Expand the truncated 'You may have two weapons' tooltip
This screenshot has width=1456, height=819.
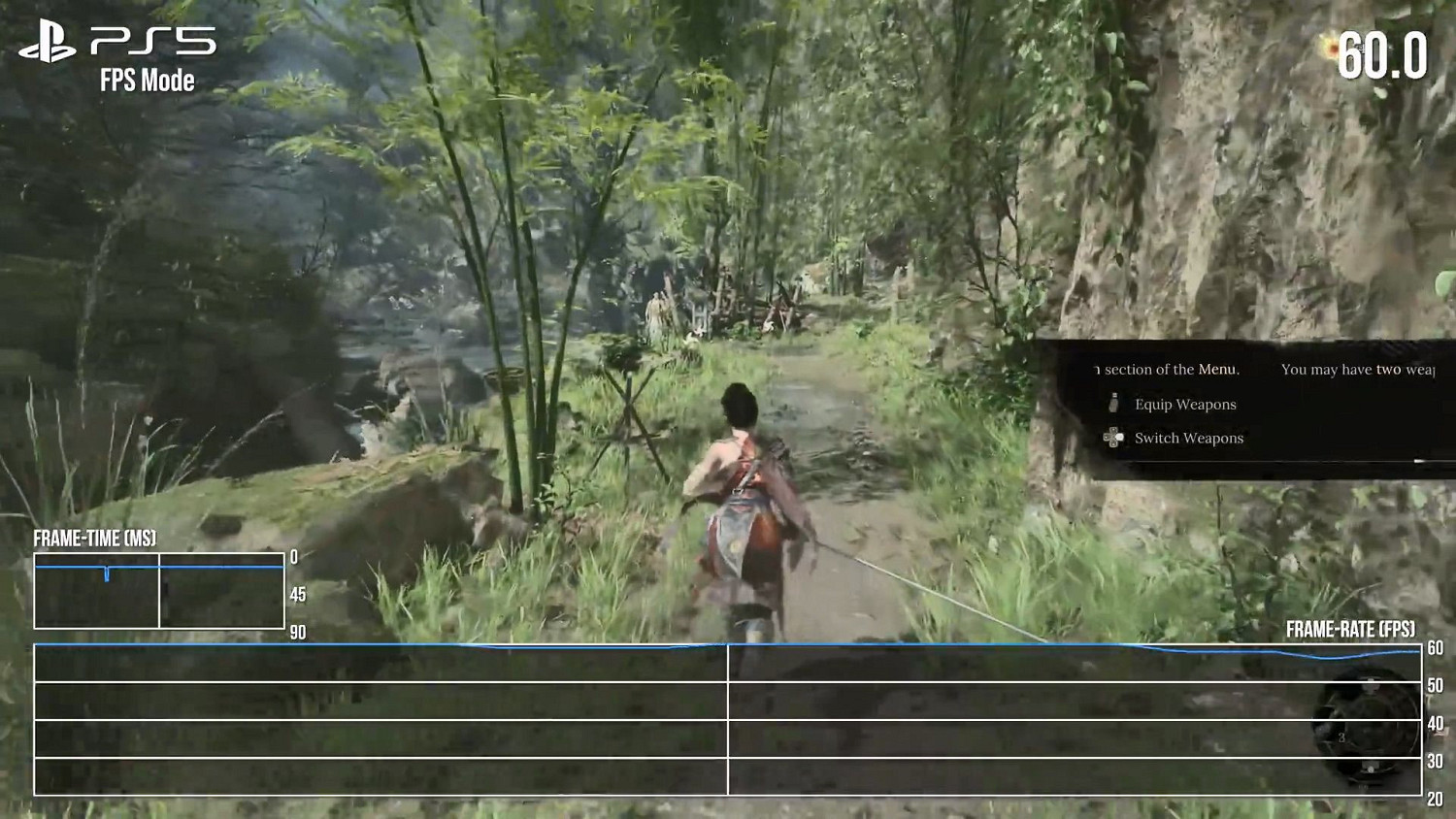(x=1359, y=369)
